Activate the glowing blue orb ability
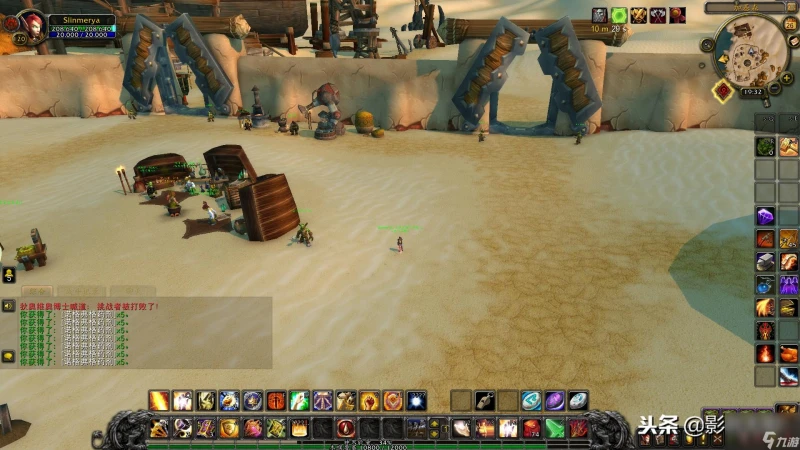The image size is (800, 450). [x=416, y=401]
